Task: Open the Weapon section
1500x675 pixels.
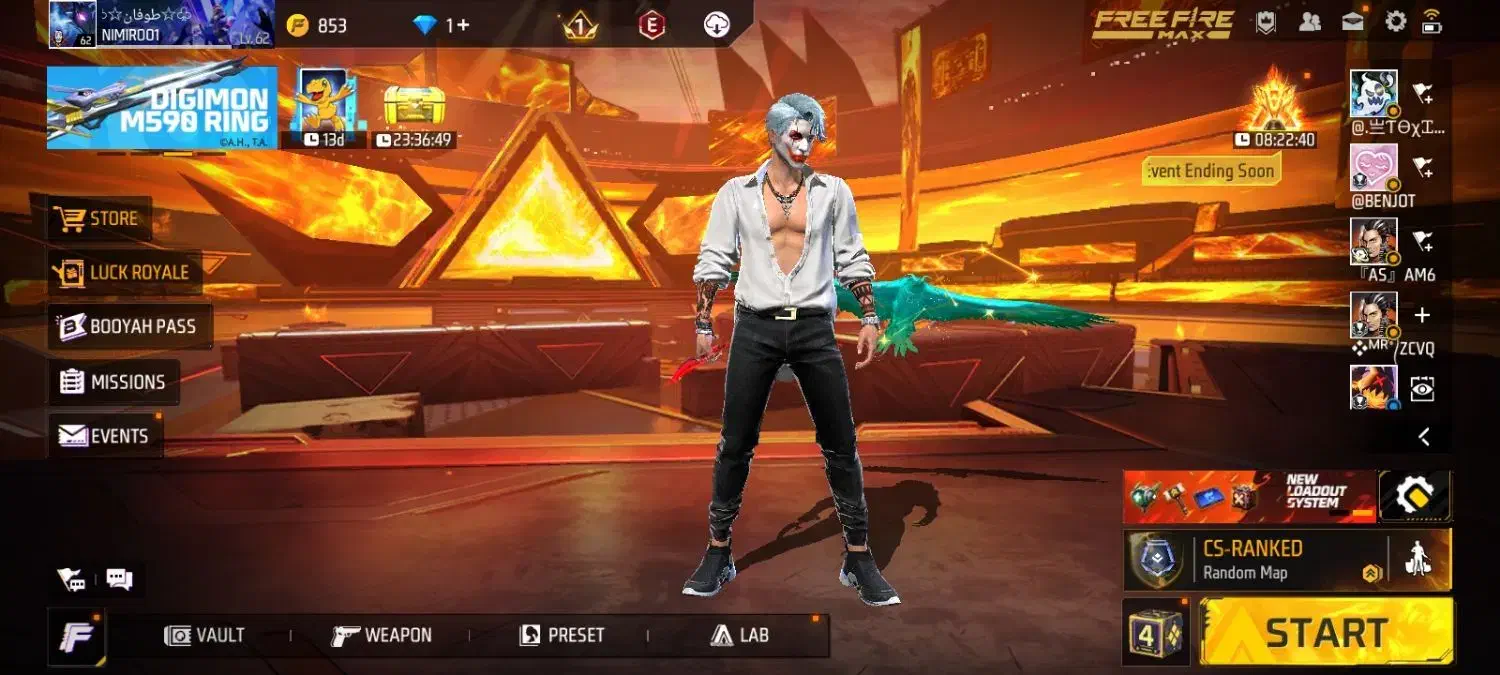Action: [382, 635]
